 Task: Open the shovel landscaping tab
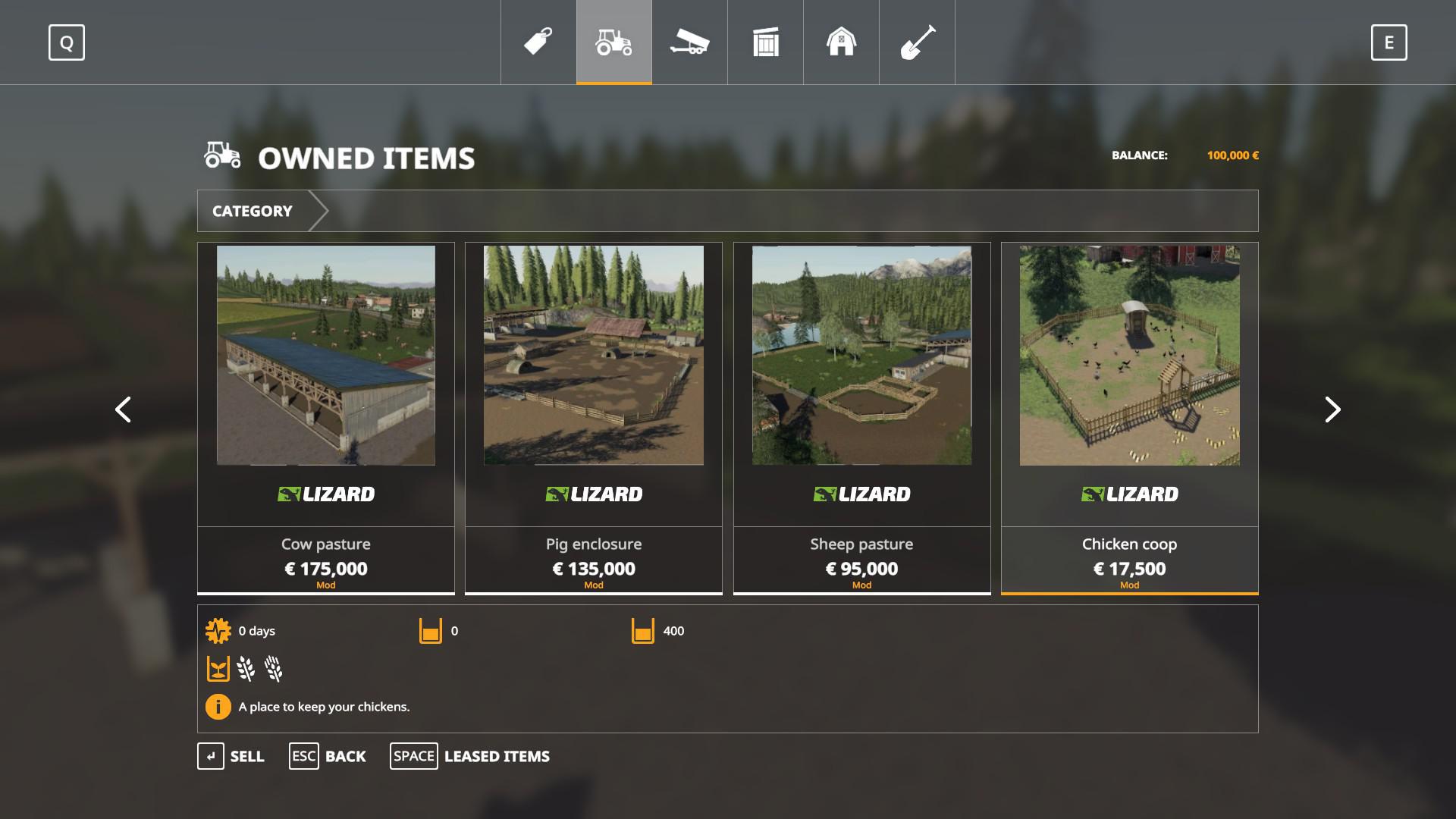click(917, 42)
